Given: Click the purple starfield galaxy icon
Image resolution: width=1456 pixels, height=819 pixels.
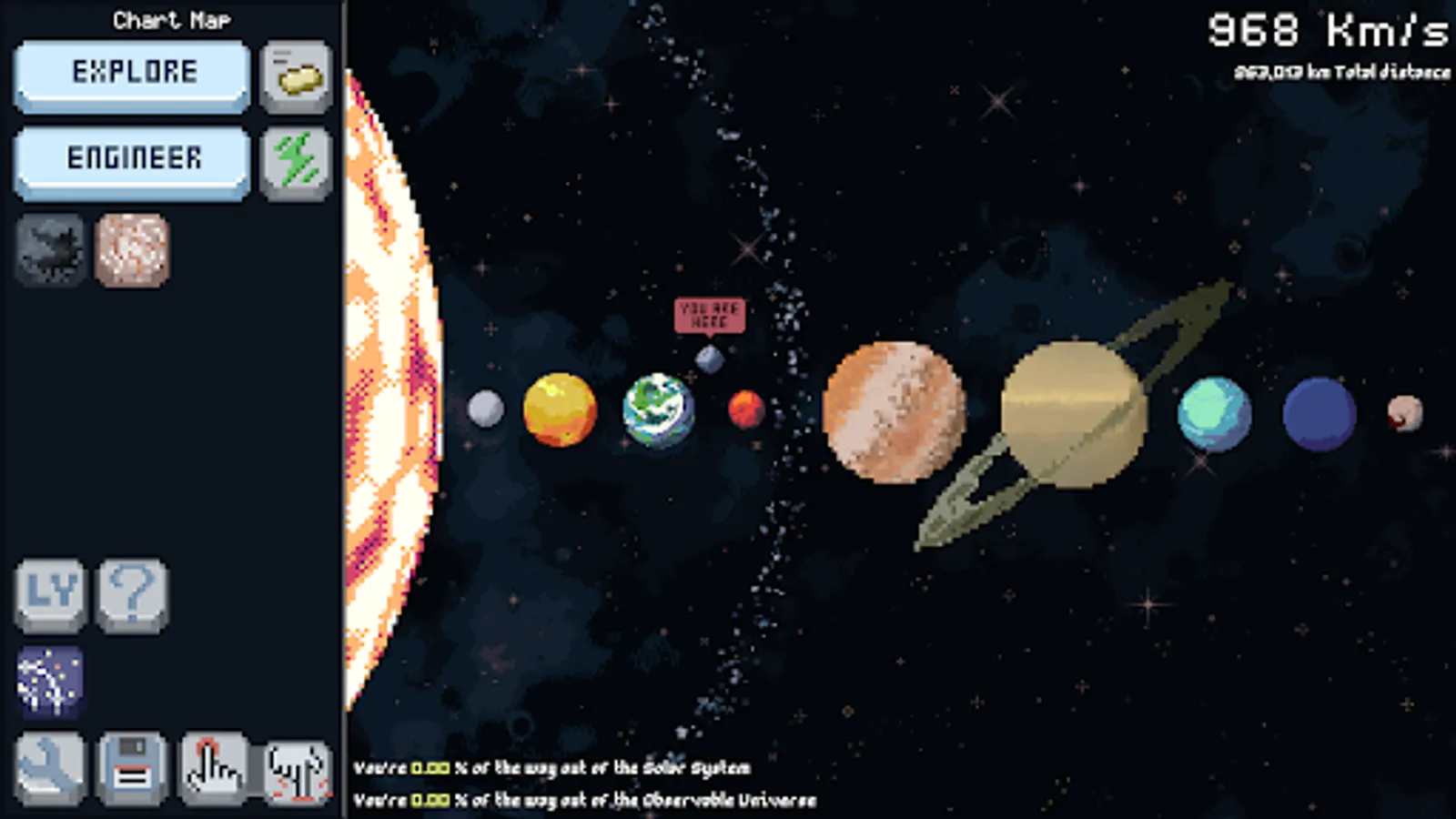Looking at the screenshot, I should 50,682.
